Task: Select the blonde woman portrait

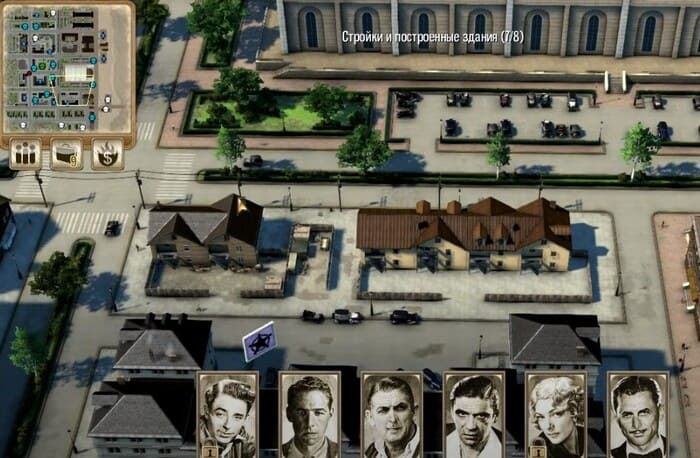Action: click(x=556, y=414)
